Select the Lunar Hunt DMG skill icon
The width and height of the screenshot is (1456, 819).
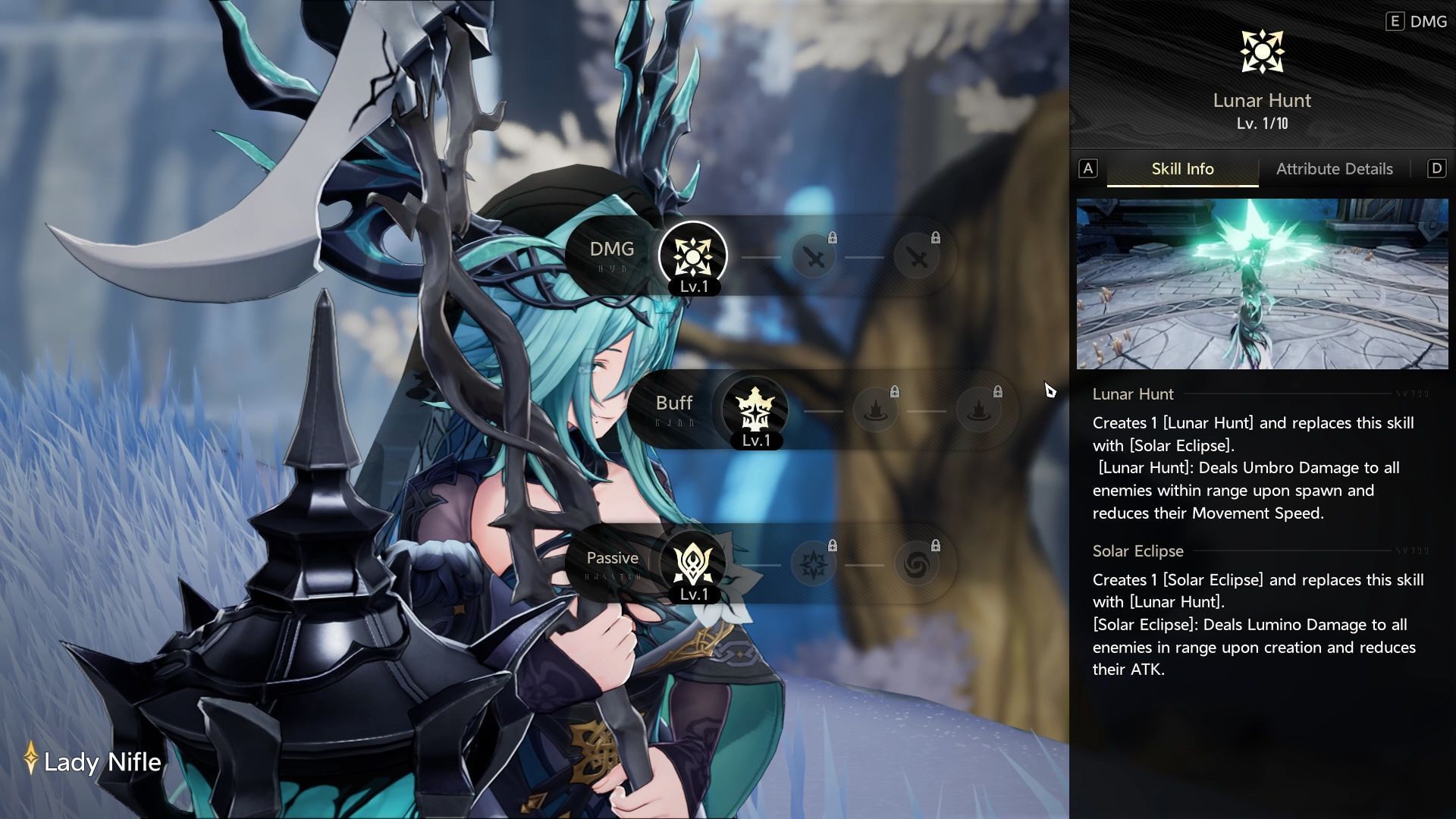point(692,256)
